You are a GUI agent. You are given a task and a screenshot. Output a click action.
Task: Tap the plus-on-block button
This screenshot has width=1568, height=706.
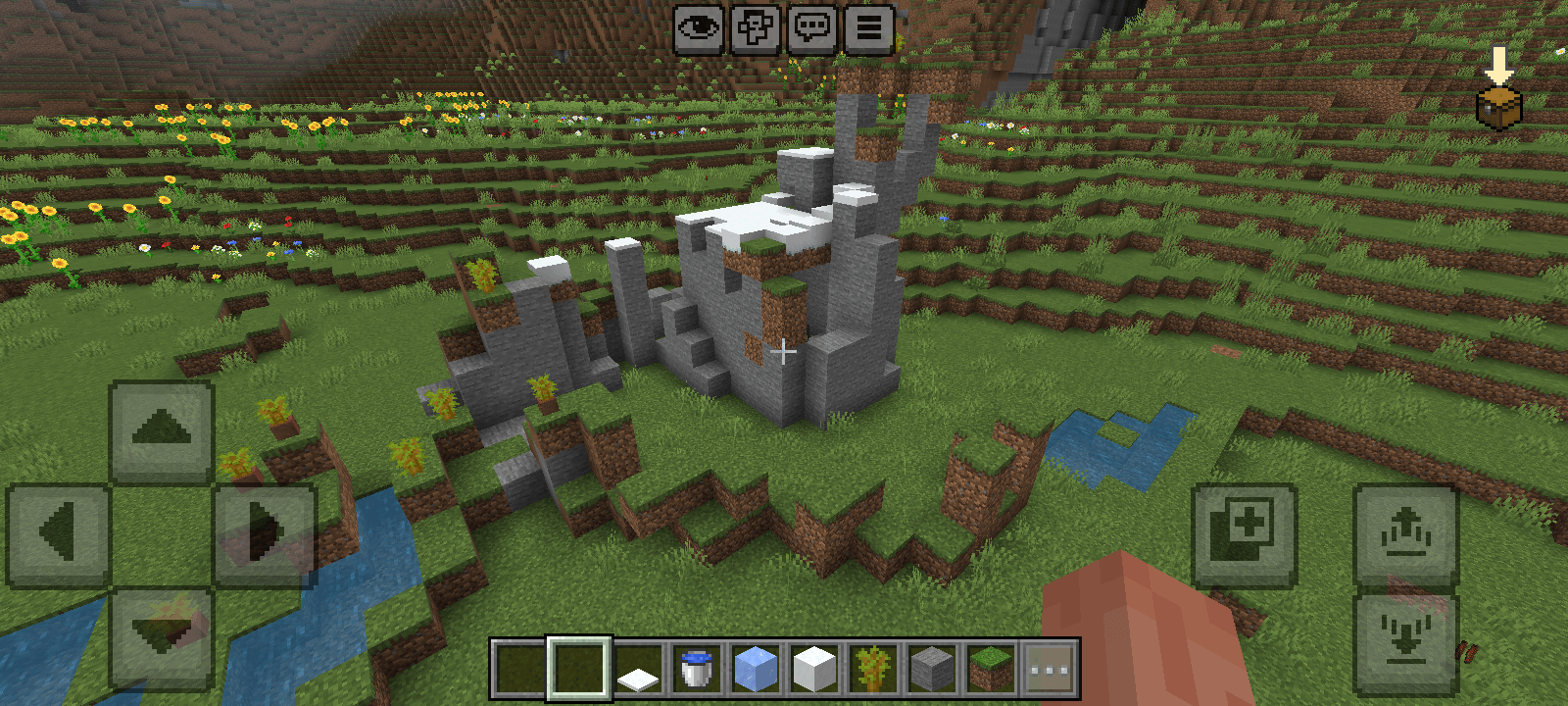coord(1245,534)
